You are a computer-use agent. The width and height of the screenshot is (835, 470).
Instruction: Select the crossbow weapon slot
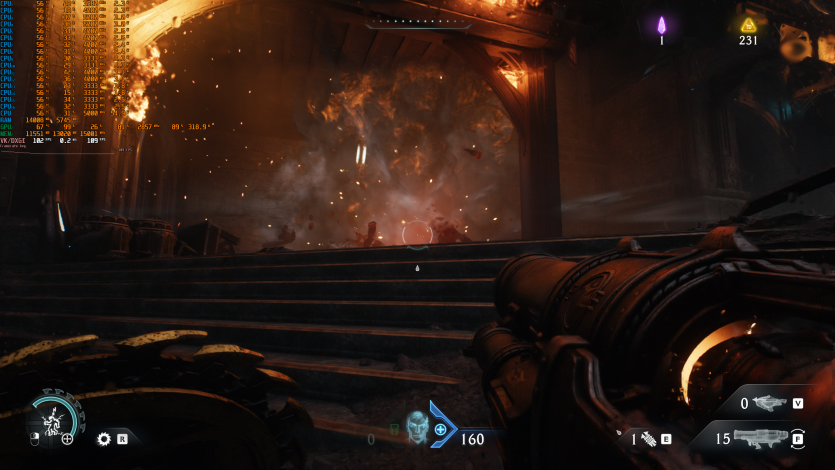[x=768, y=403]
